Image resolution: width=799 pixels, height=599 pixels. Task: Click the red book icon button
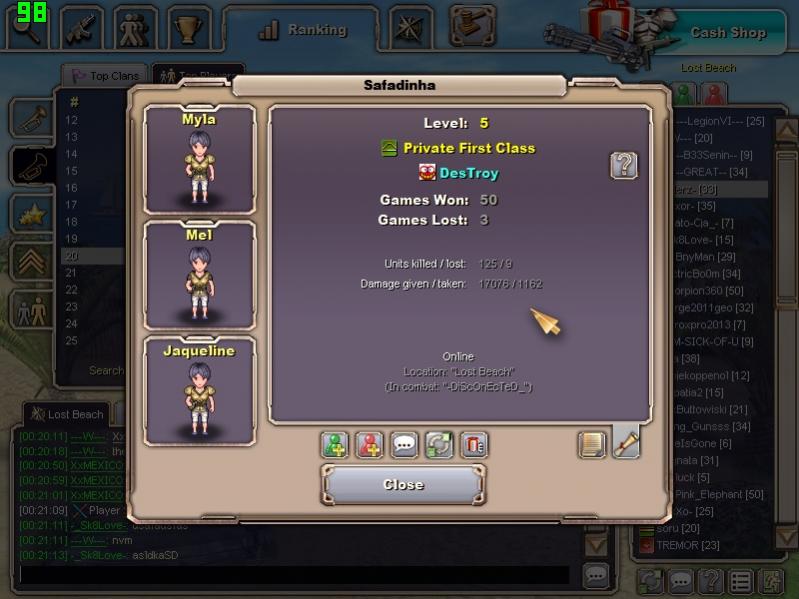[473, 445]
